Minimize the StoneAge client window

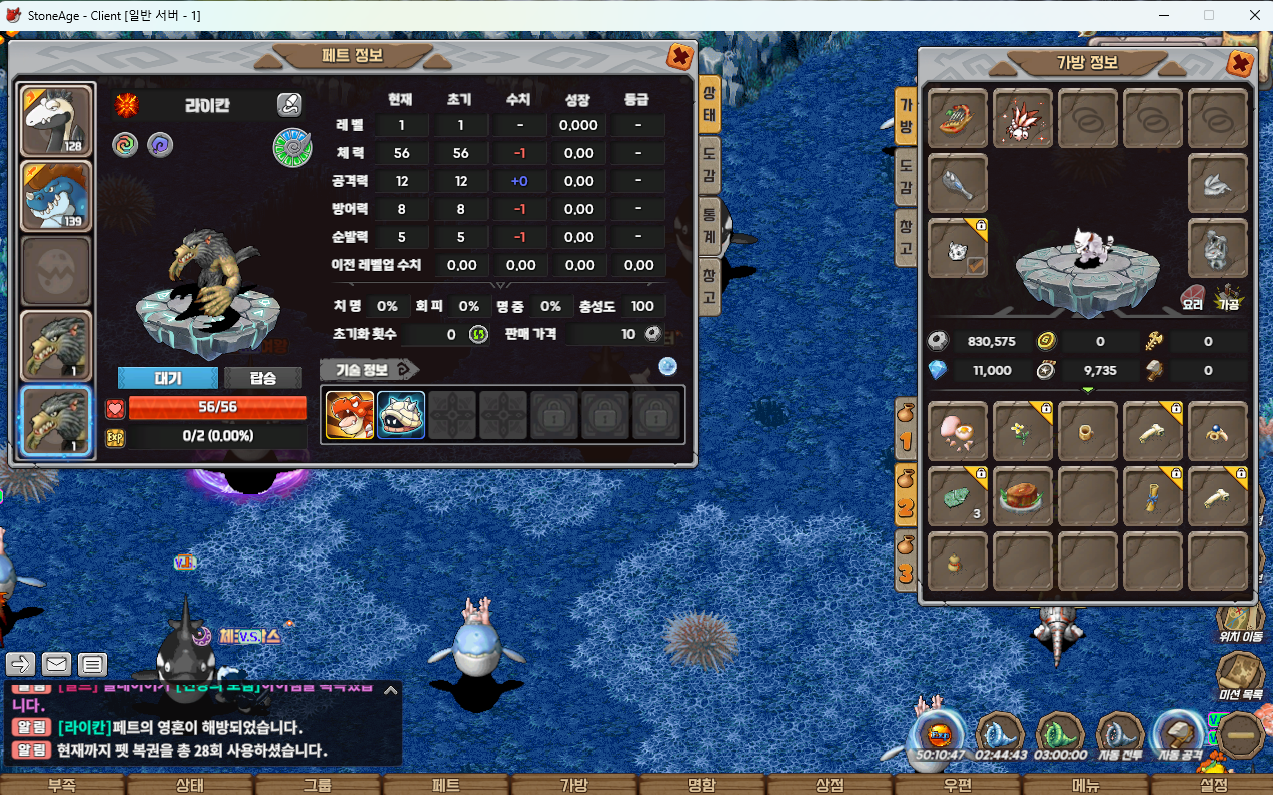click(1164, 15)
